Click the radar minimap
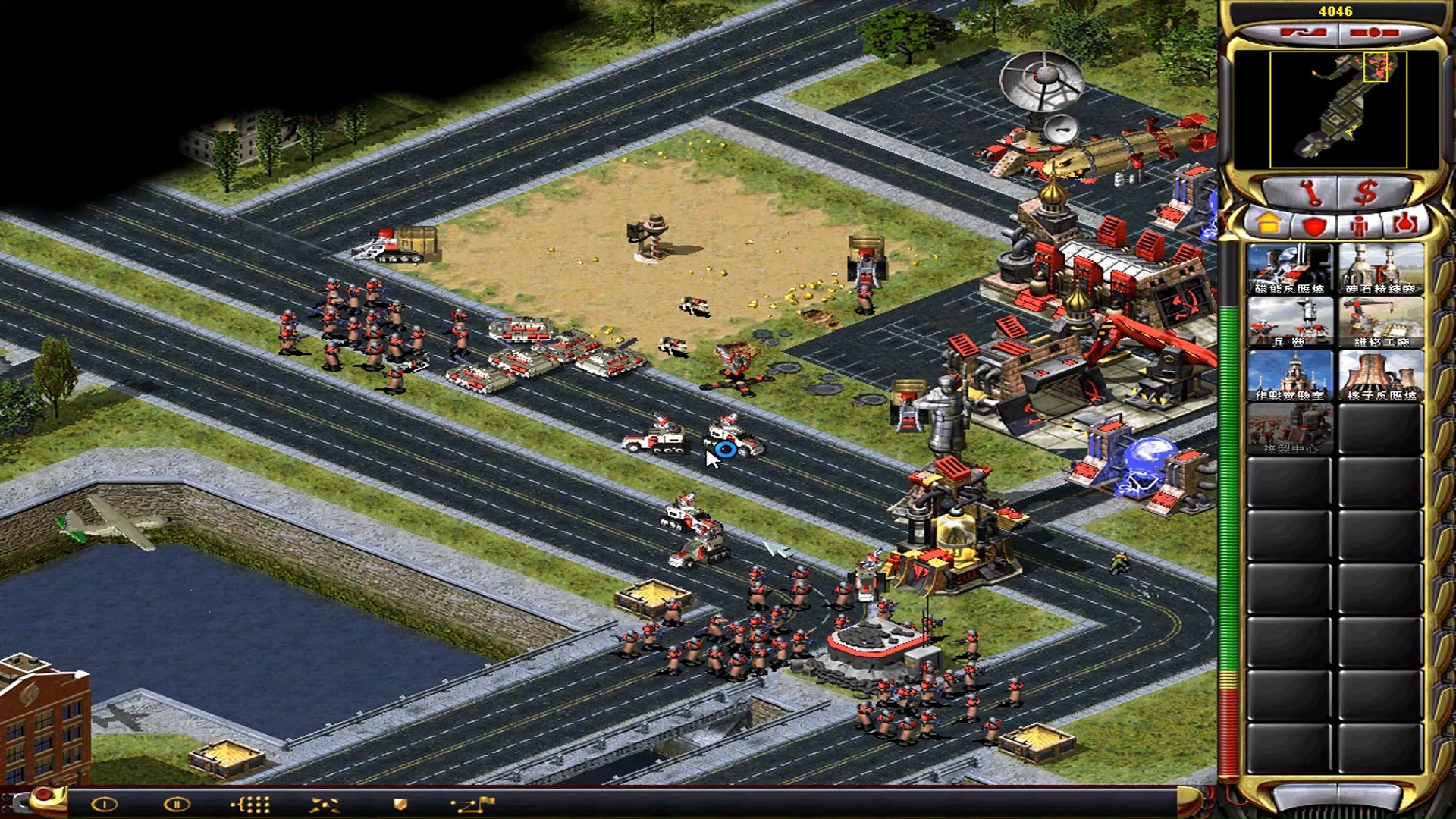The height and width of the screenshot is (819, 1456). tap(1338, 109)
